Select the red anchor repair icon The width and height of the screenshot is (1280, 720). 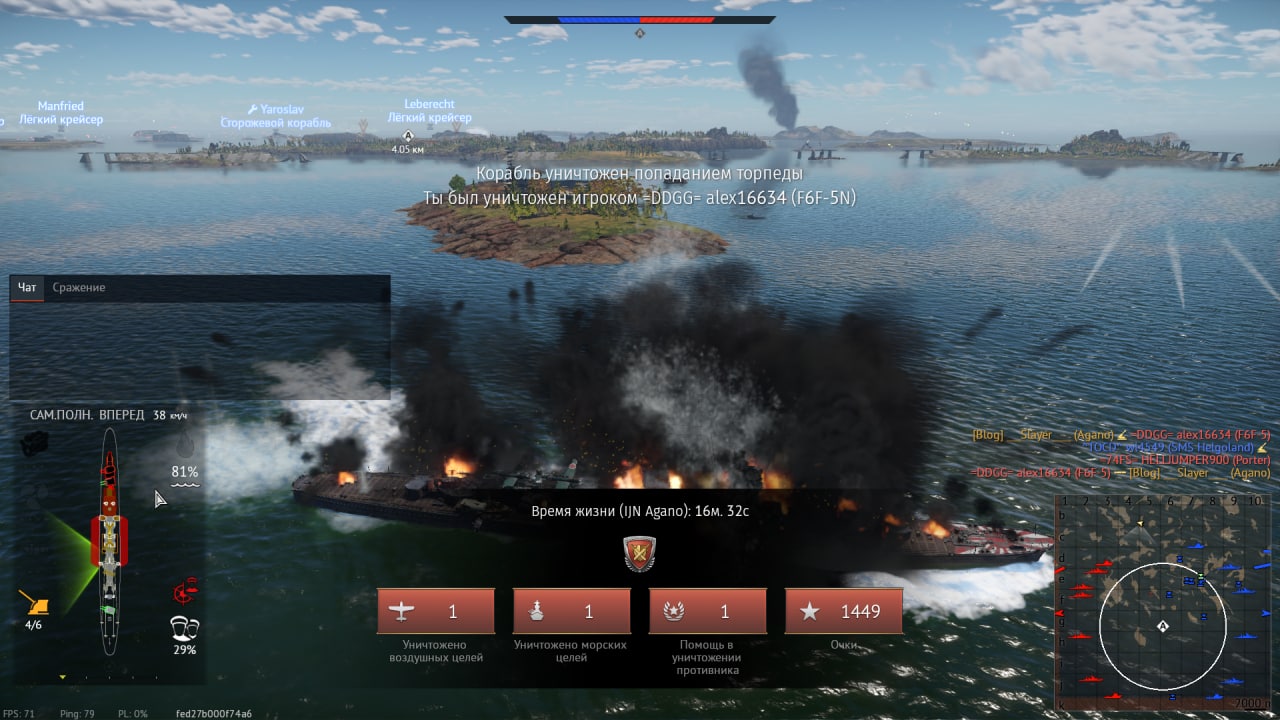[x=184, y=592]
